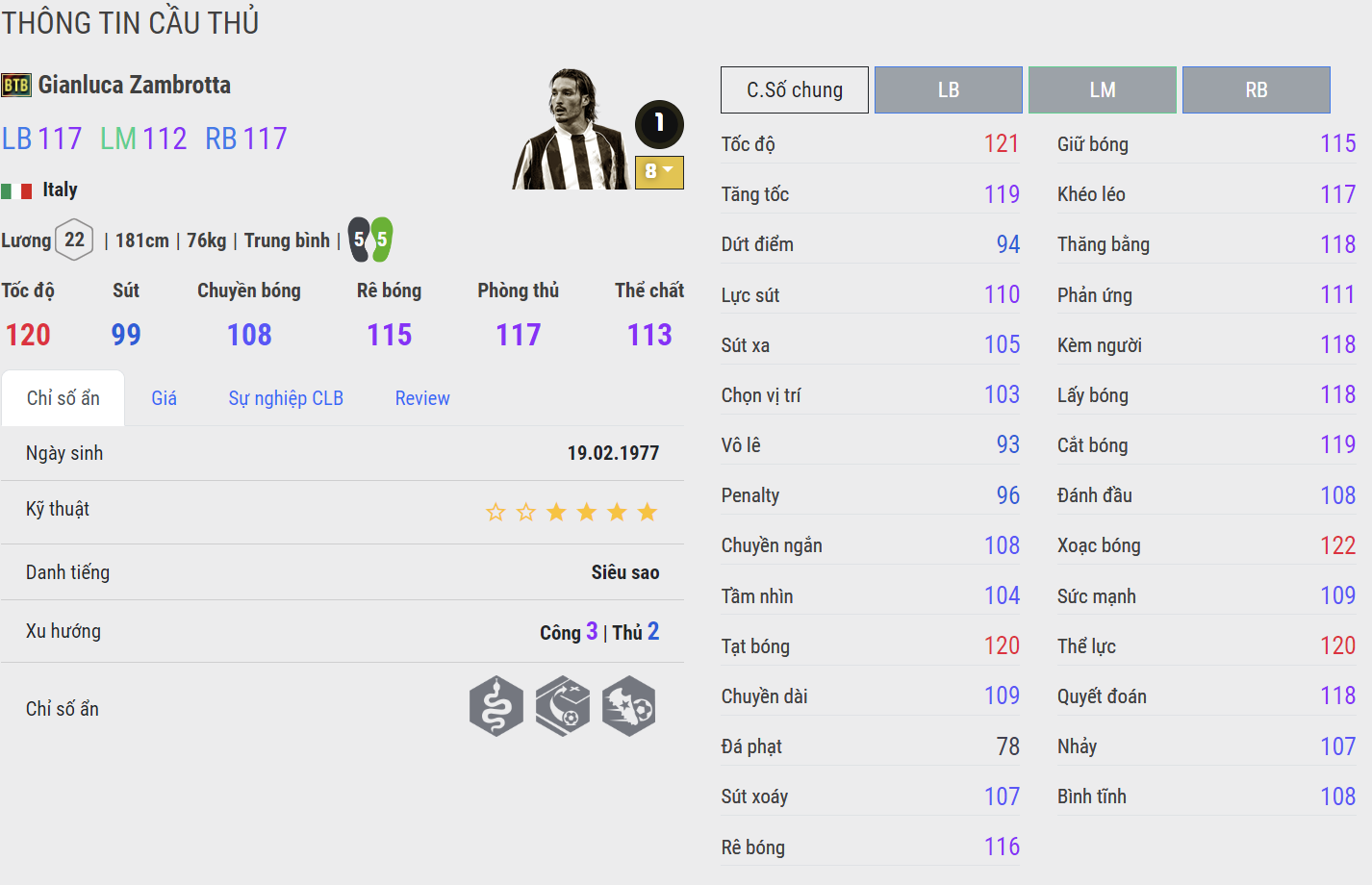Viewport: 1372px width, 885px height.
Task: Select the C.Số chung stats tab
Action: point(794,89)
